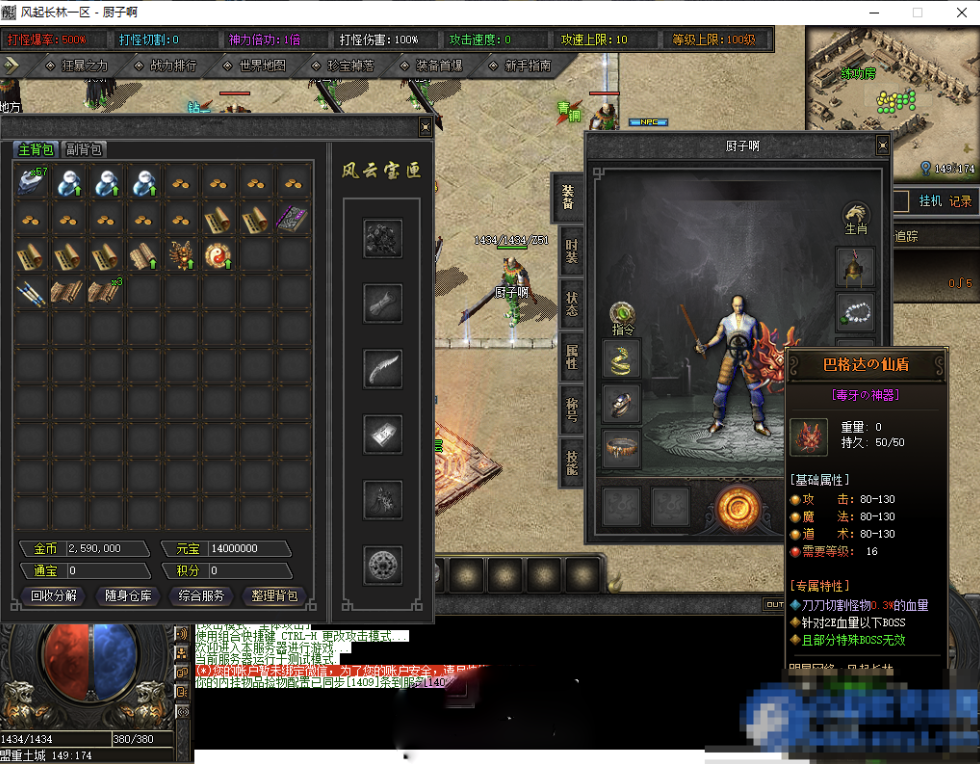The height and width of the screenshot is (764, 980).
Task: Open the 装备首爆 menu
Action: 438,65
